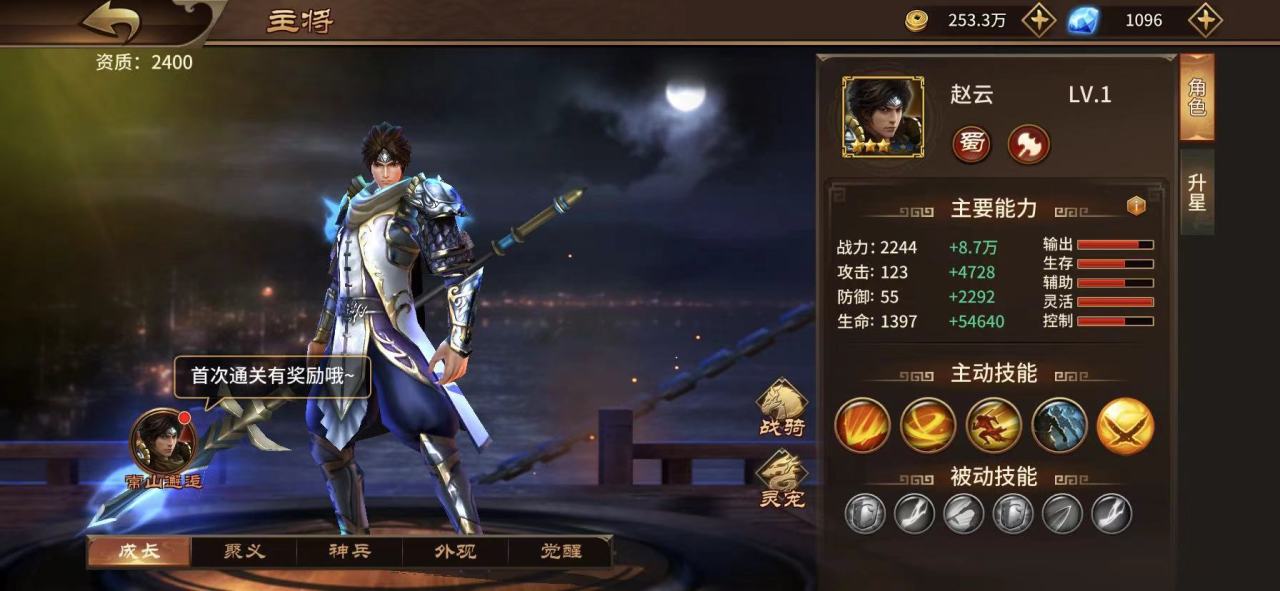The image size is (1280, 591).
Task: Switch to the 聚义 tab
Action: point(244,551)
